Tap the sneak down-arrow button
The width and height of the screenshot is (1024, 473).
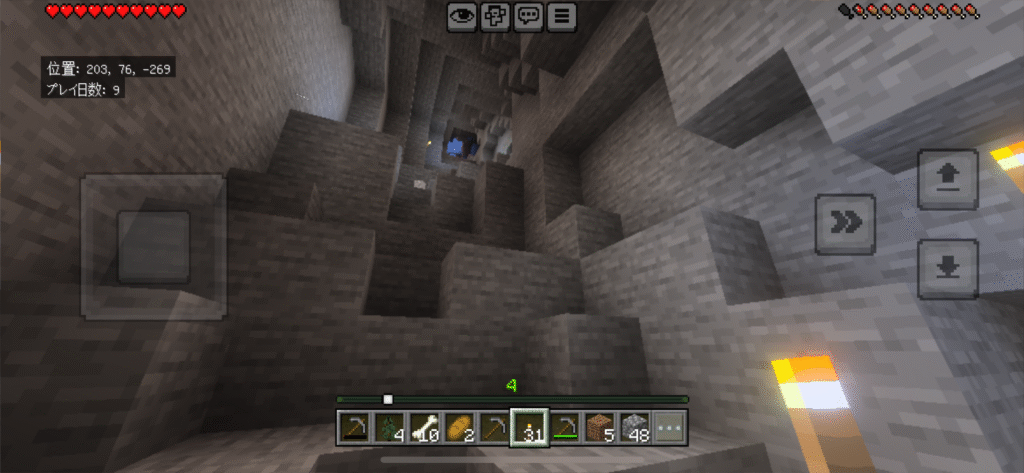click(947, 268)
